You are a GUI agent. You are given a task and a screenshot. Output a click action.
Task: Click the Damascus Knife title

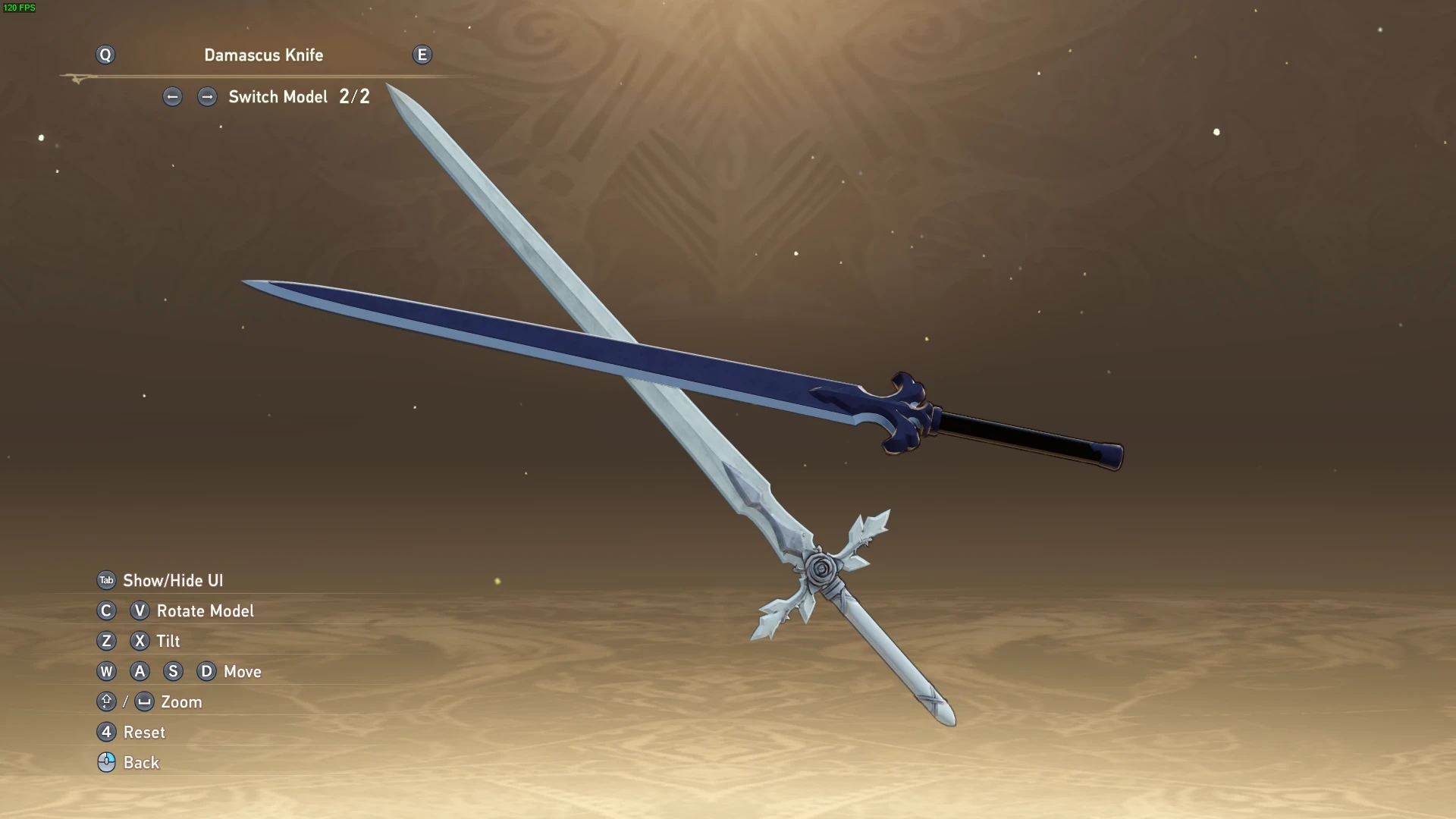tap(264, 55)
